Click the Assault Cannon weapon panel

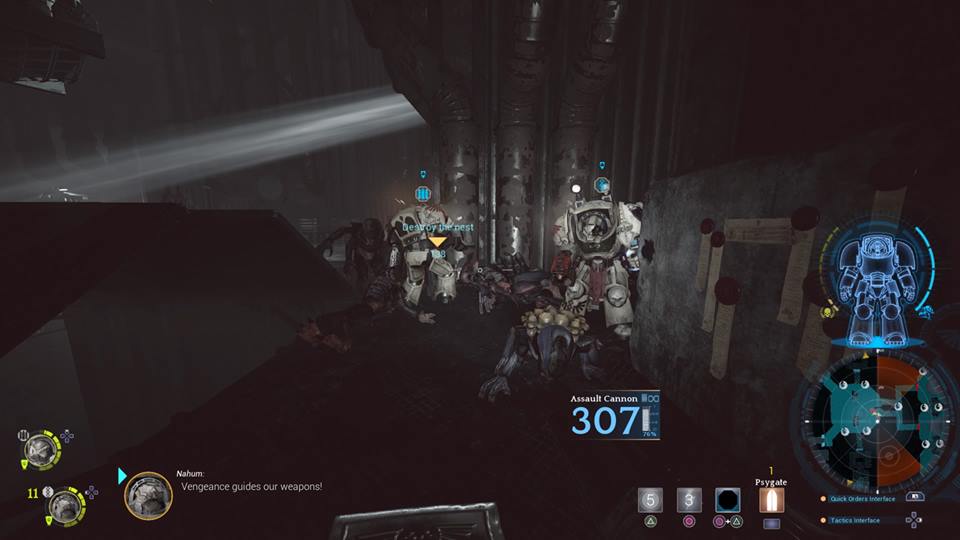615,416
